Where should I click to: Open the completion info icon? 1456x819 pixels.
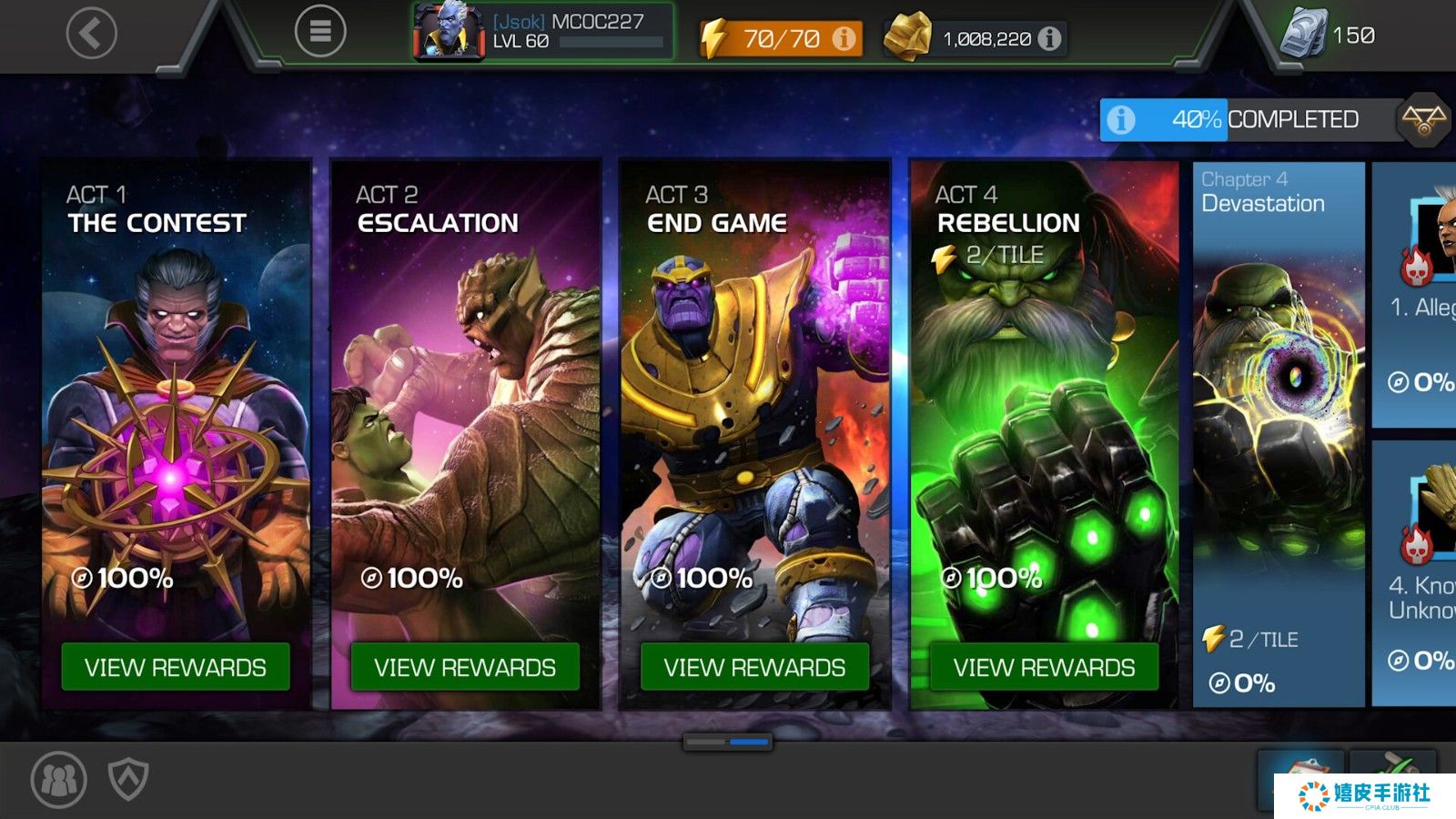[x=1121, y=119]
